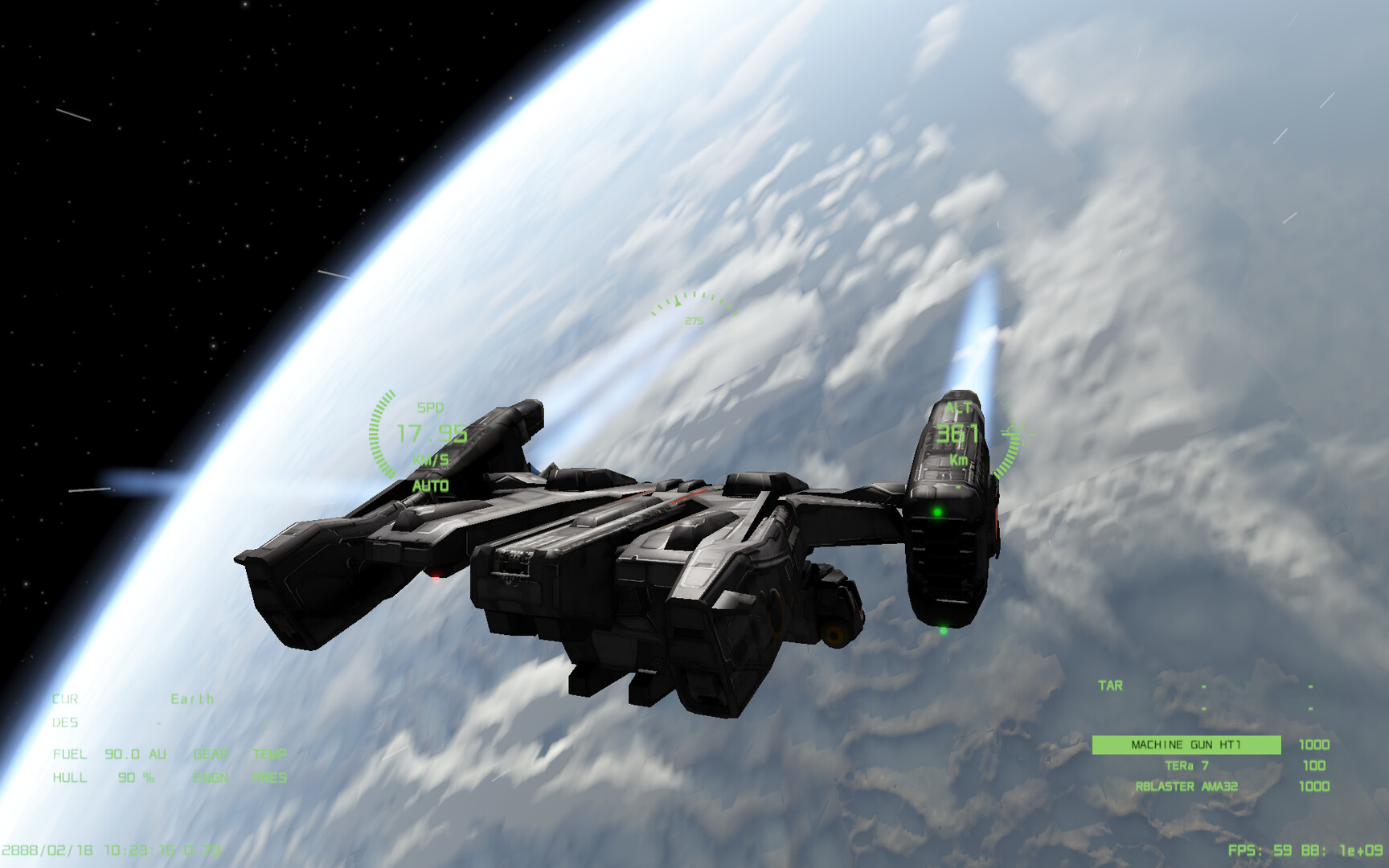Click the ENGN engine indicator
This screenshot has height=868, width=1389.
pos(210,777)
